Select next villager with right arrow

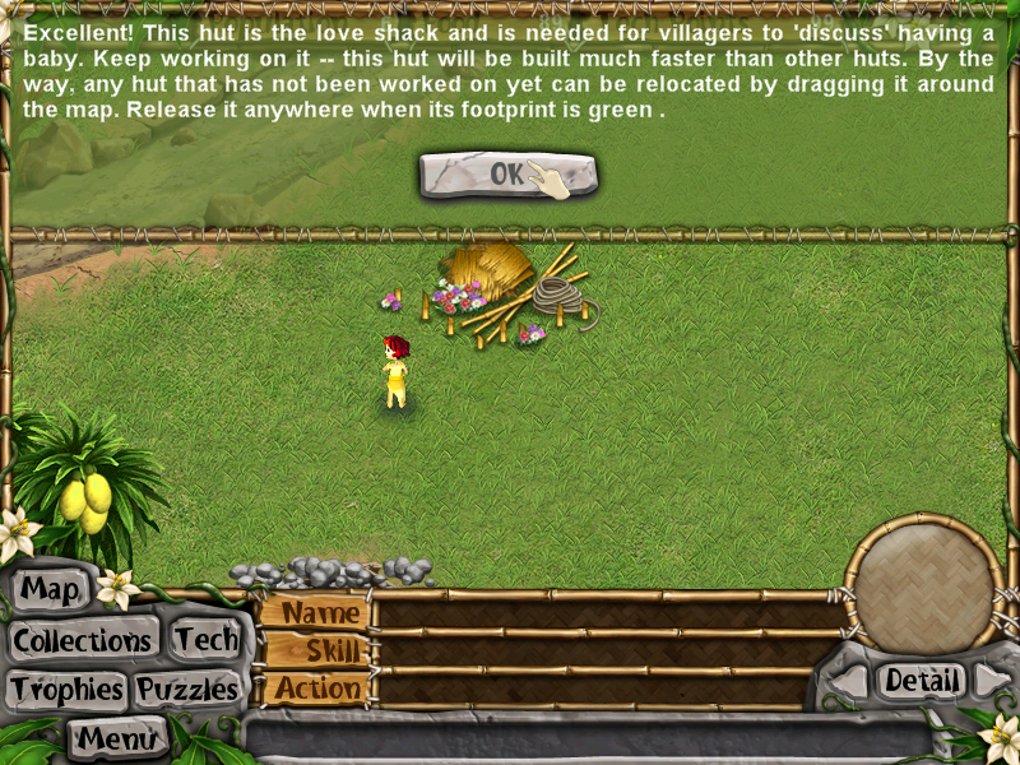pos(992,680)
